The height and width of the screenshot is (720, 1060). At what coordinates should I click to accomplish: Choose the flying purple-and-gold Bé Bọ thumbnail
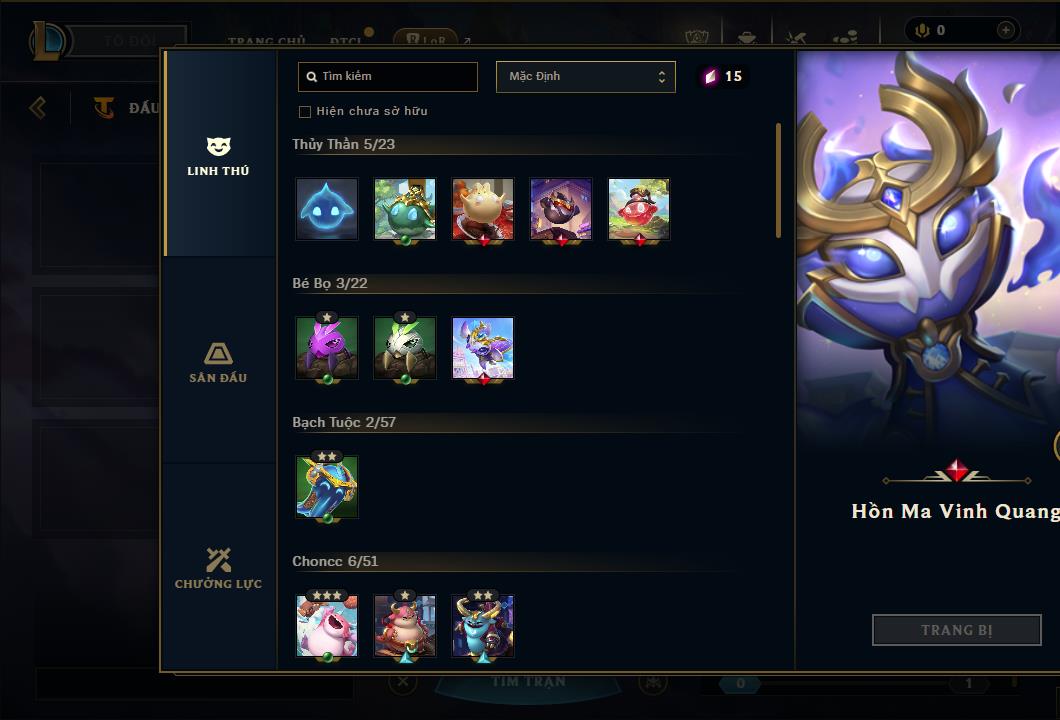coord(483,348)
